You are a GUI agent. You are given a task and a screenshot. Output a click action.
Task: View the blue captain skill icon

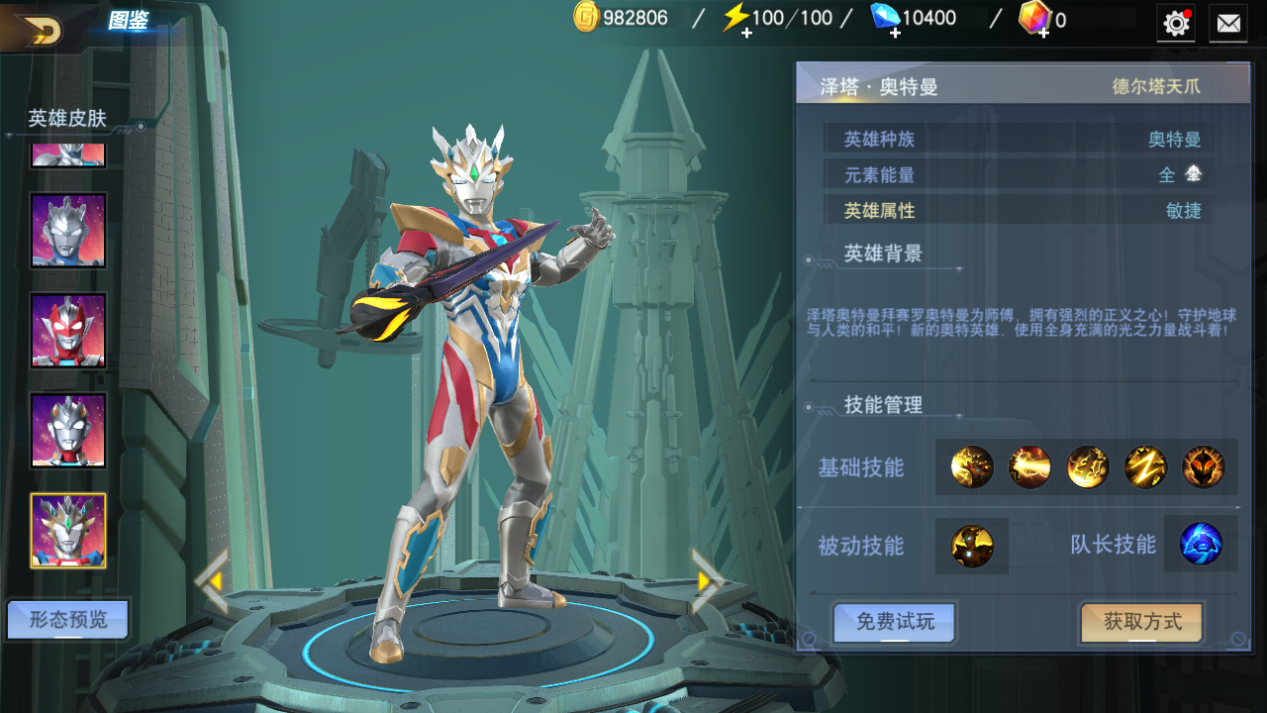click(x=1201, y=545)
